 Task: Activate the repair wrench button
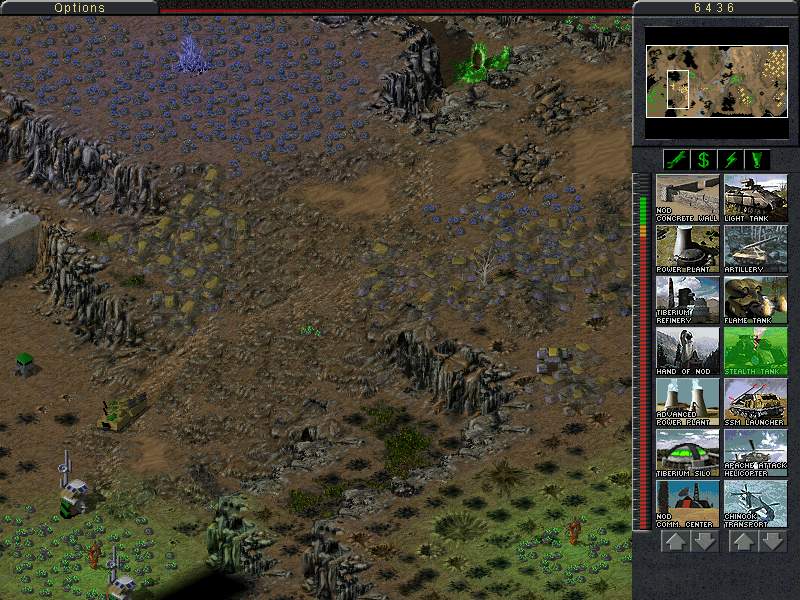pos(674,159)
